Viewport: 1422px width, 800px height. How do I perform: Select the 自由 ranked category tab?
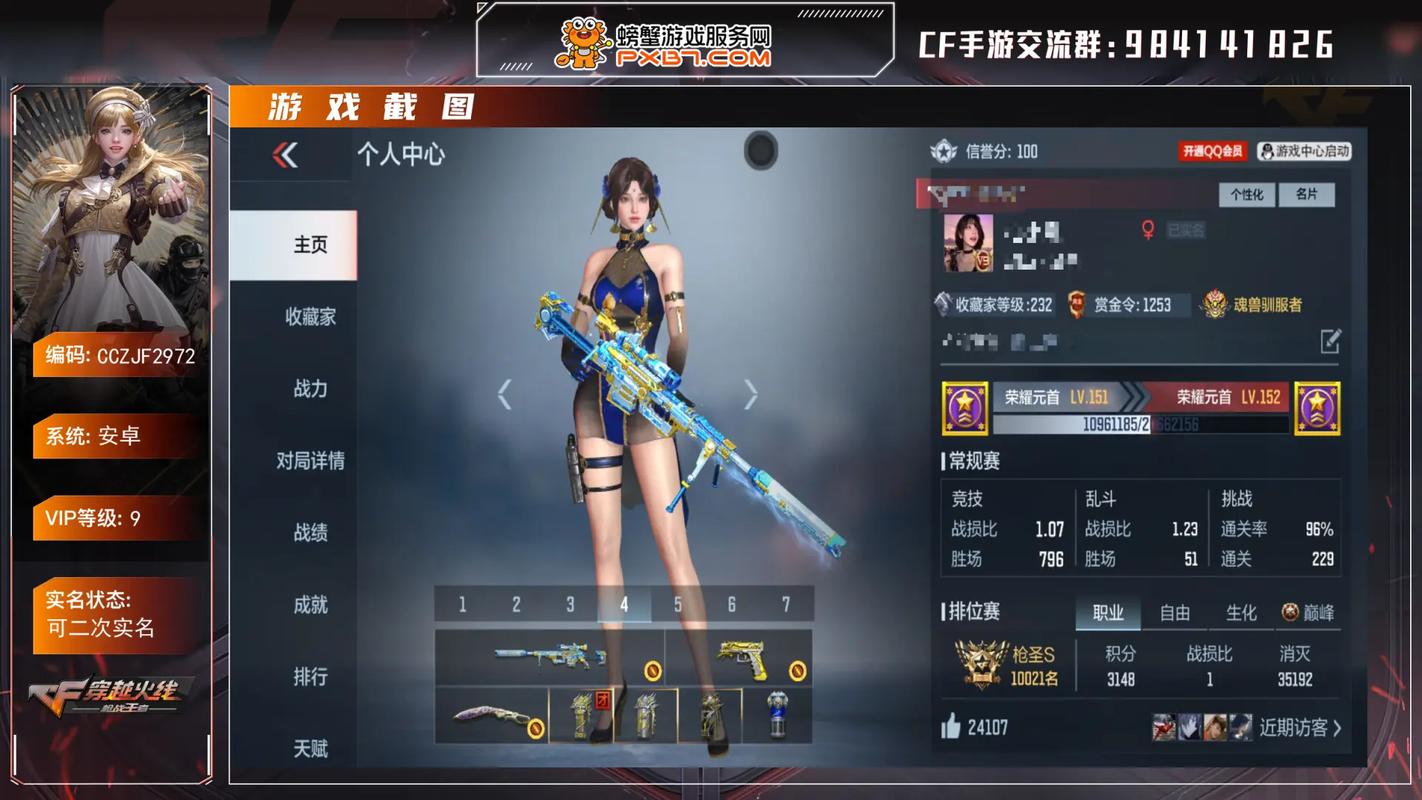[1175, 612]
